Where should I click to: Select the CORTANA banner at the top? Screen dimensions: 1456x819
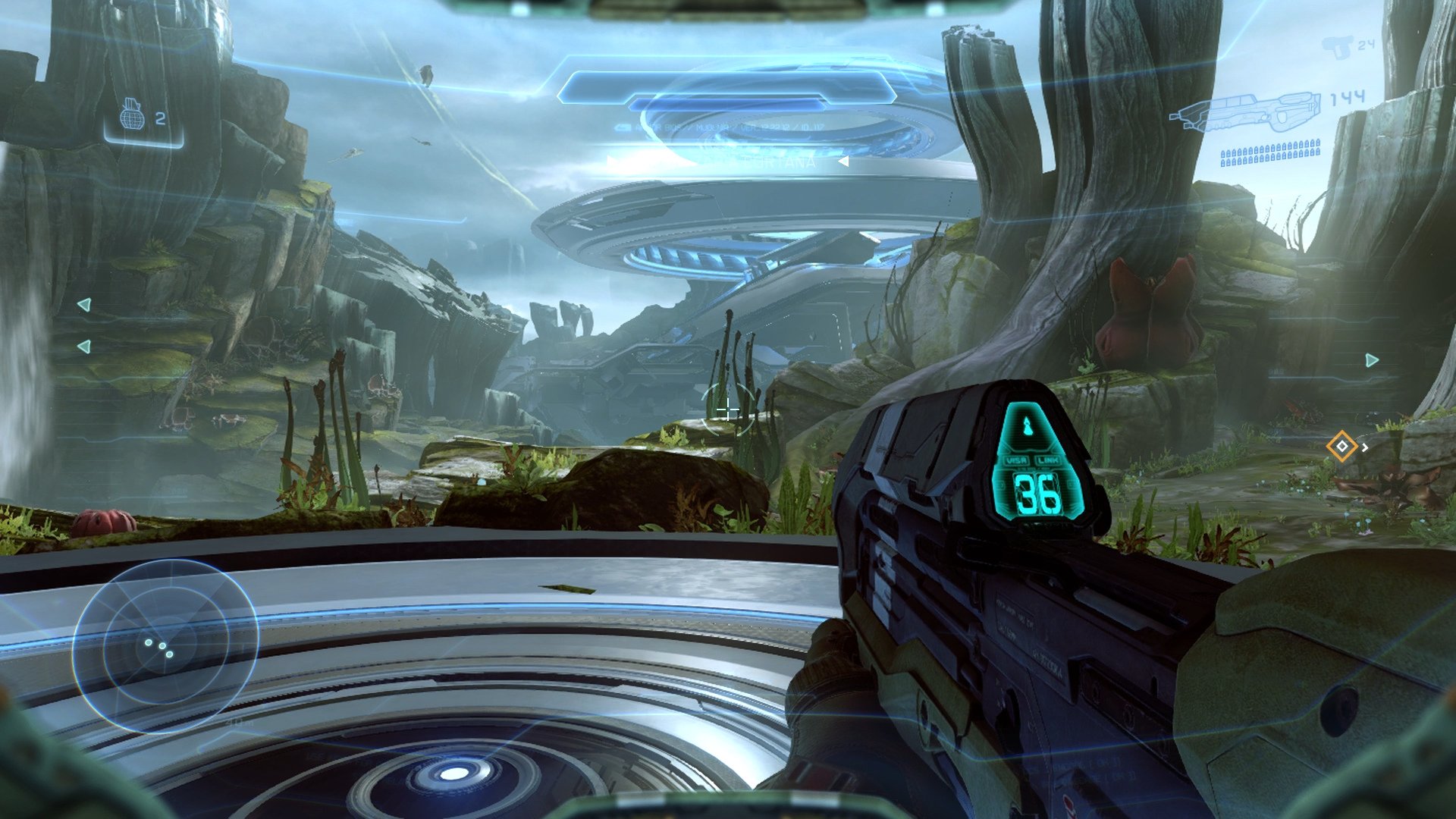tap(781, 161)
